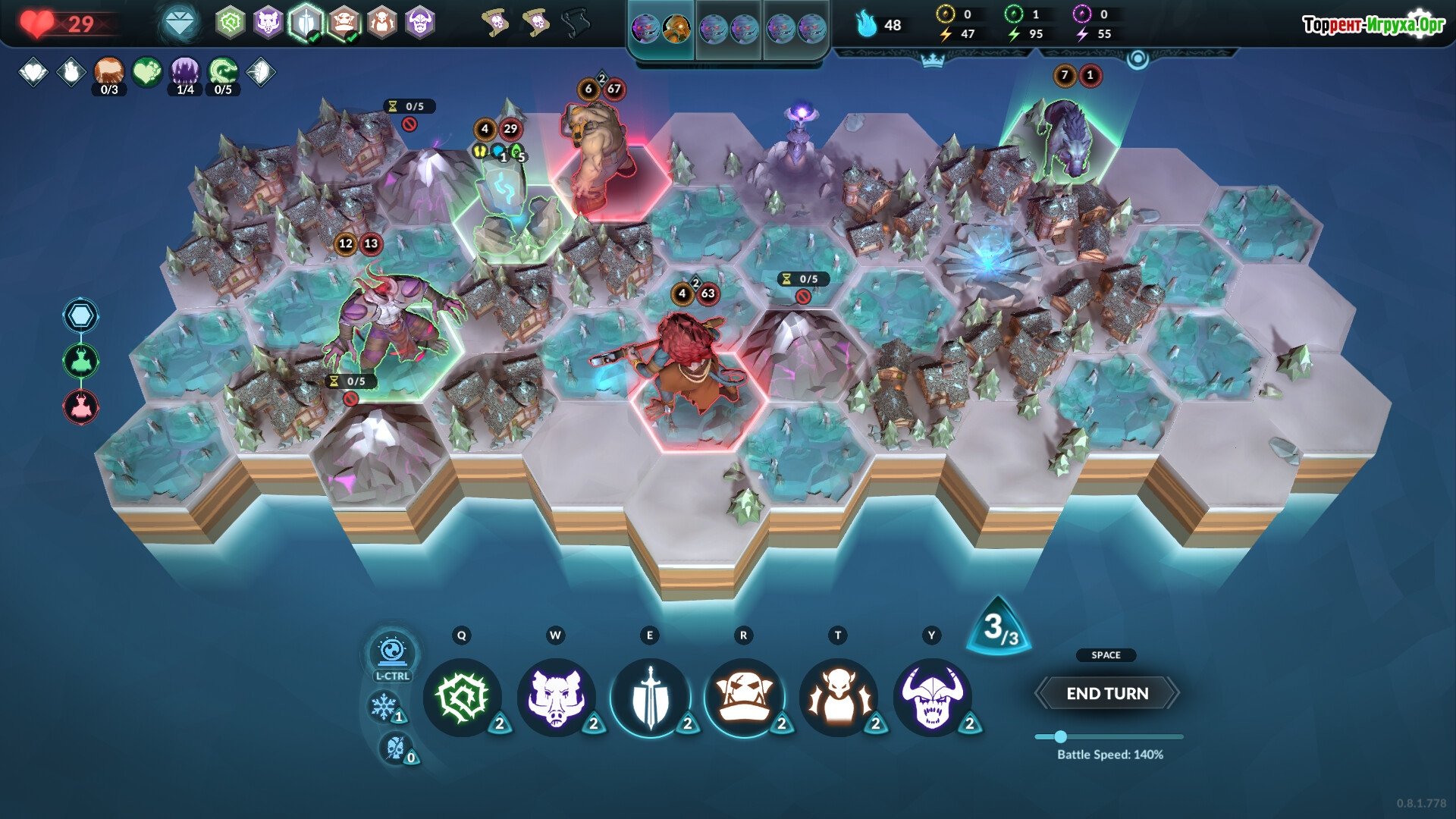The height and width of the screenshot is (819, 1456).
Task: Use the sword and shield ability
Action: (x=650, y=697)
